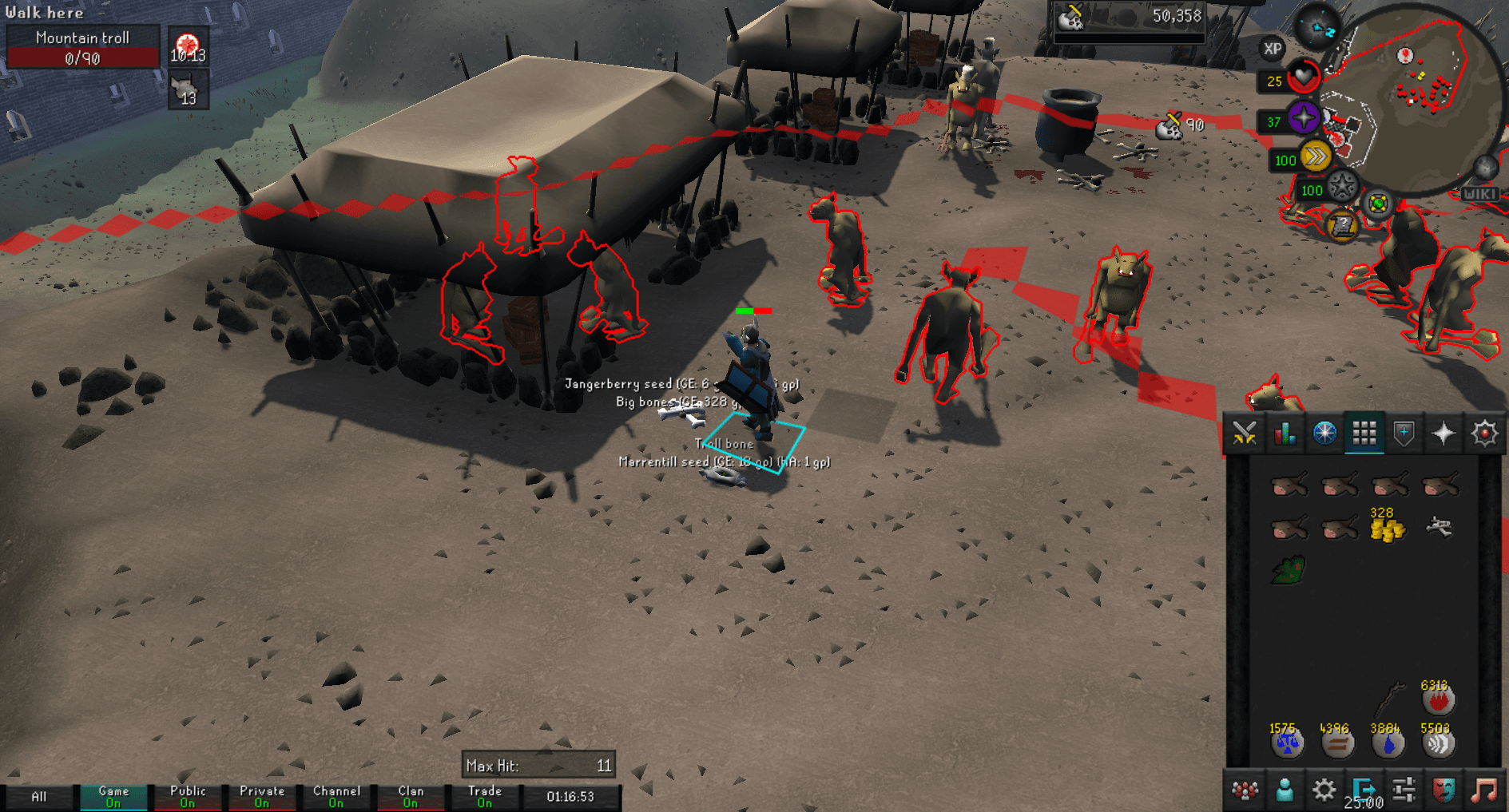The image size is (1509, 812).
Task: Switch to the Game chat tab
Action: (x=113, y=794)
